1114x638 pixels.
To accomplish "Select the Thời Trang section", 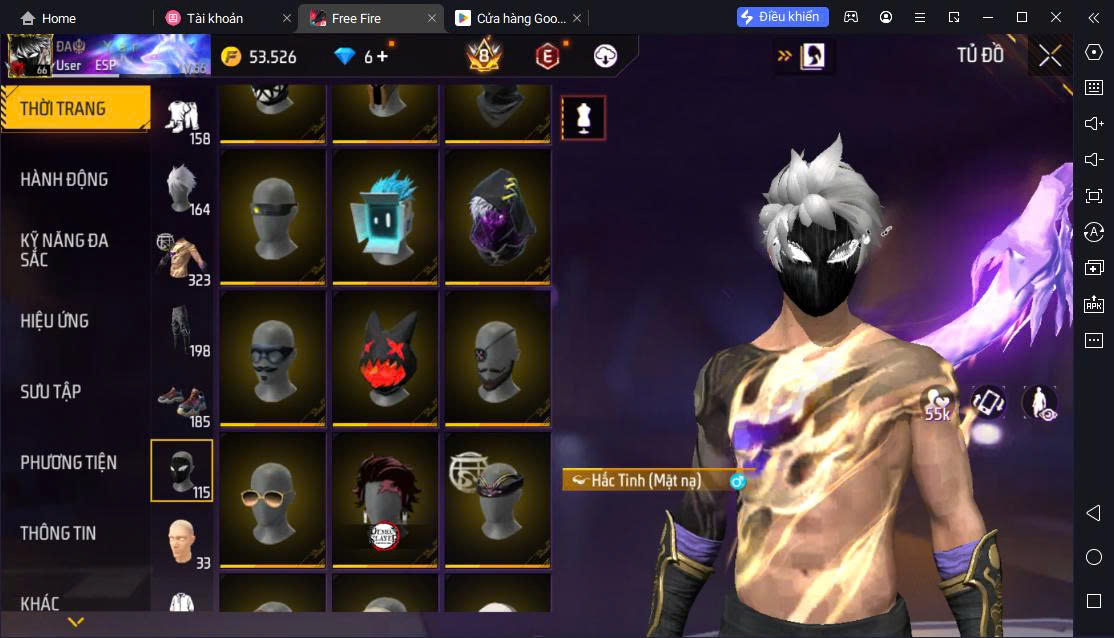I will [x=63, y=108].
